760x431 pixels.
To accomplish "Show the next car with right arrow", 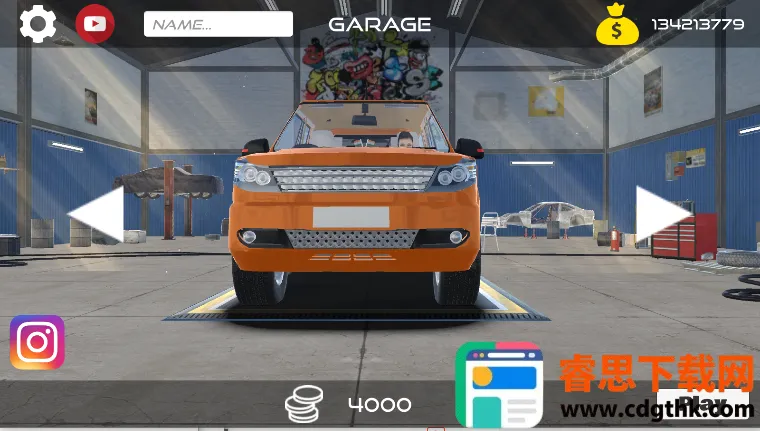I will pos(663,213).
